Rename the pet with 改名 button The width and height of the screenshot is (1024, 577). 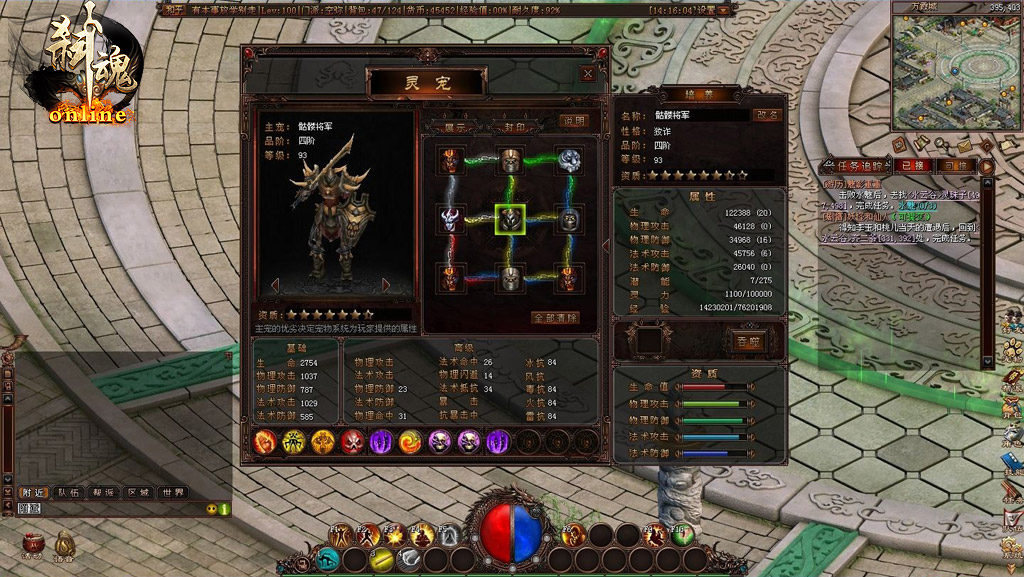click(x=767, y=115)
